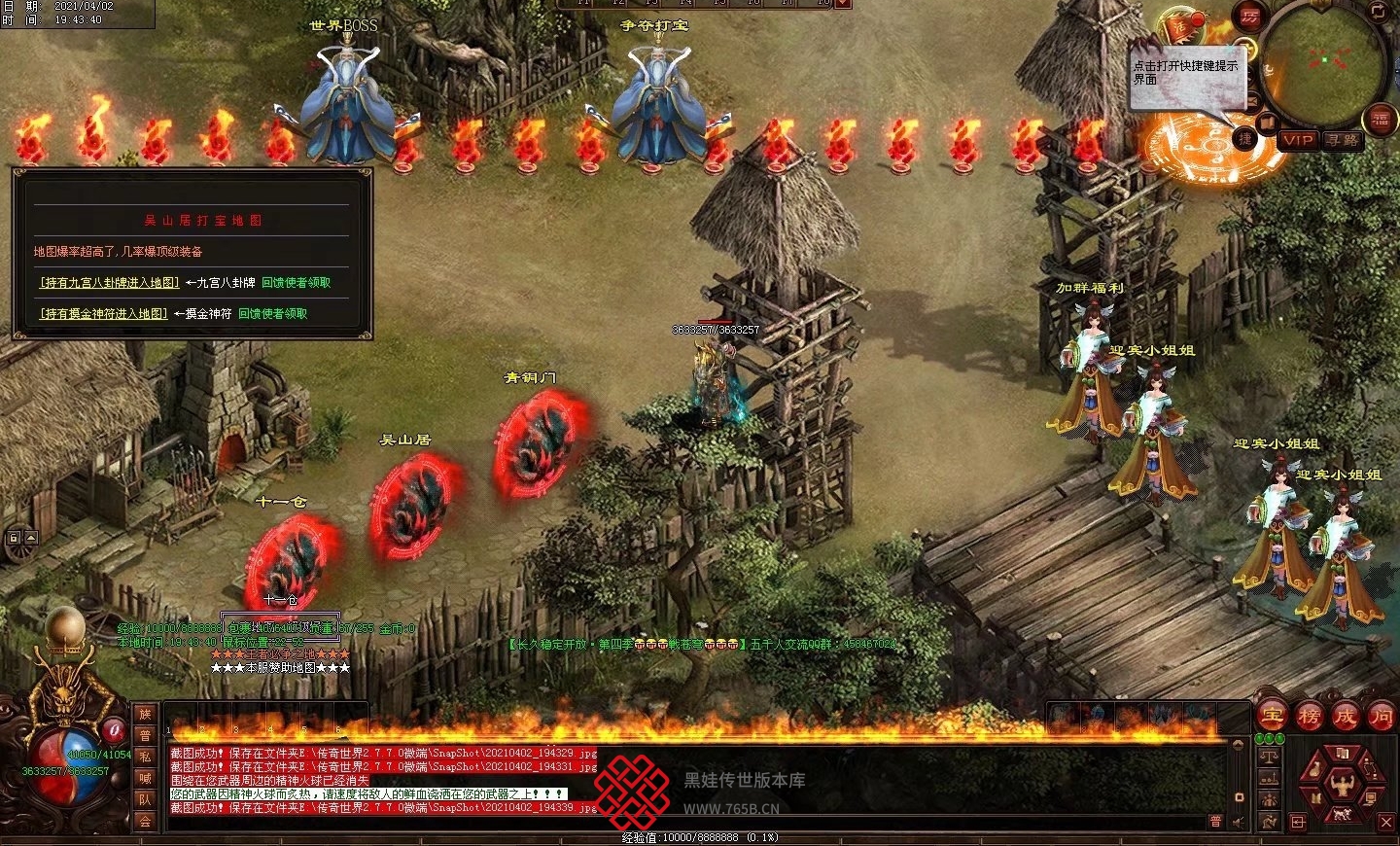Open the VIP button
Image resolution: width=1400 pixels, height=846 pixels.
pyautogui.click(x=1298, y=140)
